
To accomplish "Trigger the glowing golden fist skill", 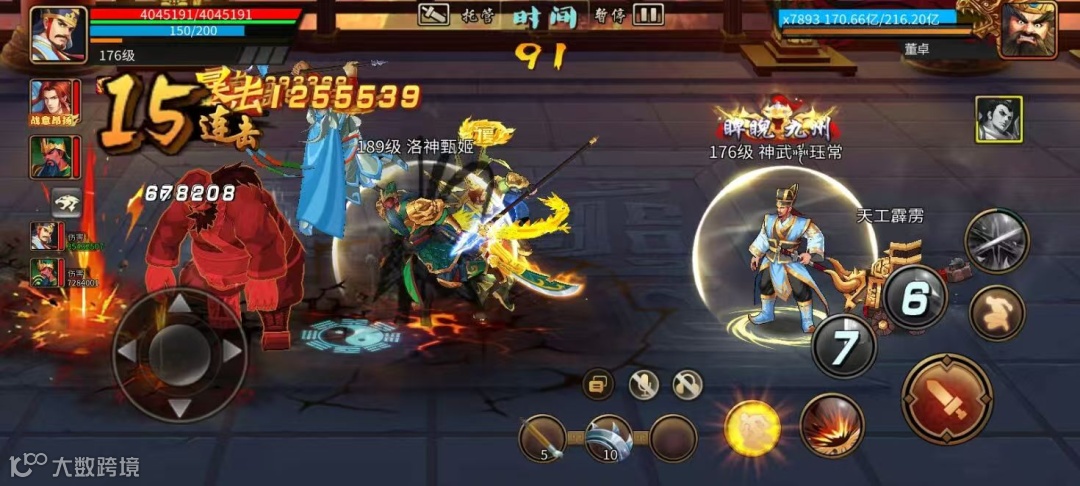I will pos(753,428).
